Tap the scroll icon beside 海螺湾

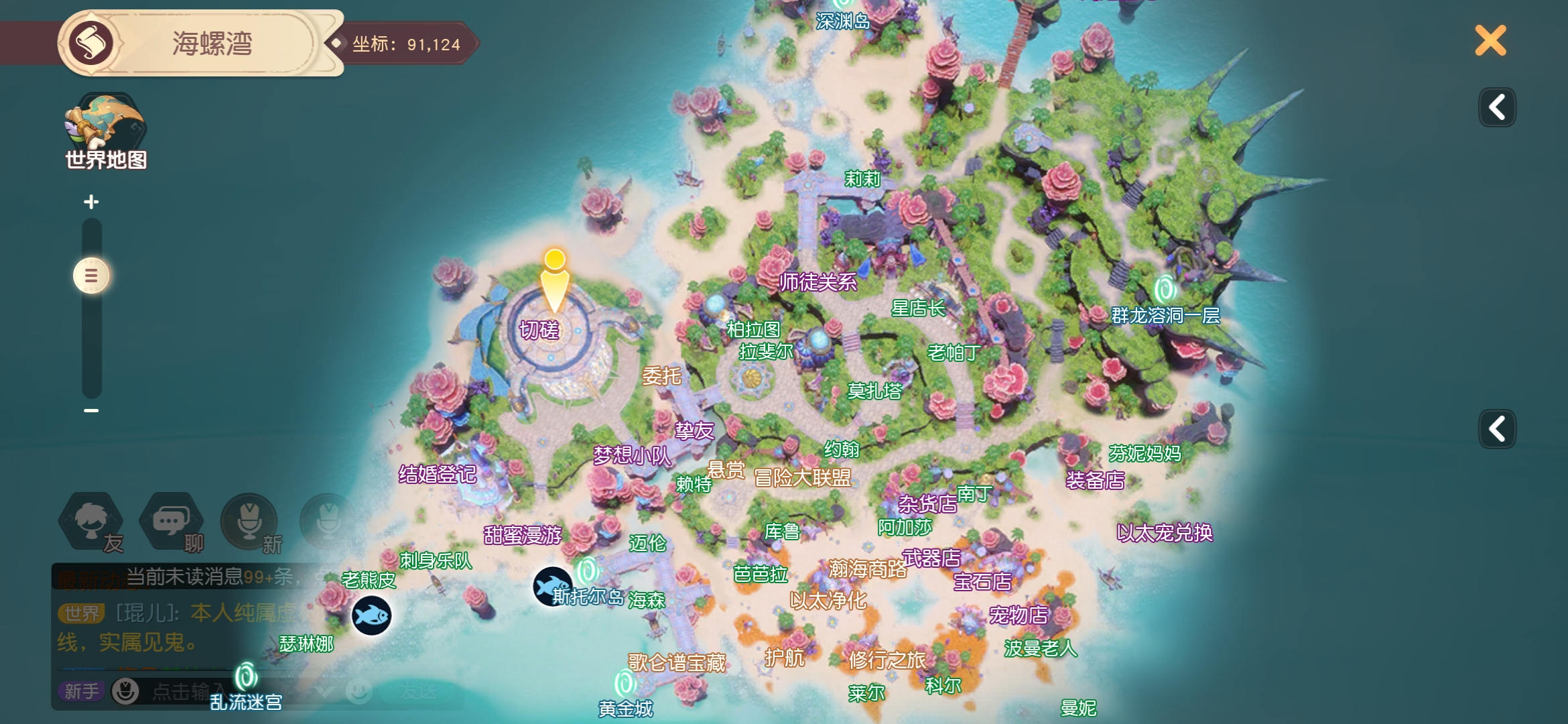tap(91, 43)
